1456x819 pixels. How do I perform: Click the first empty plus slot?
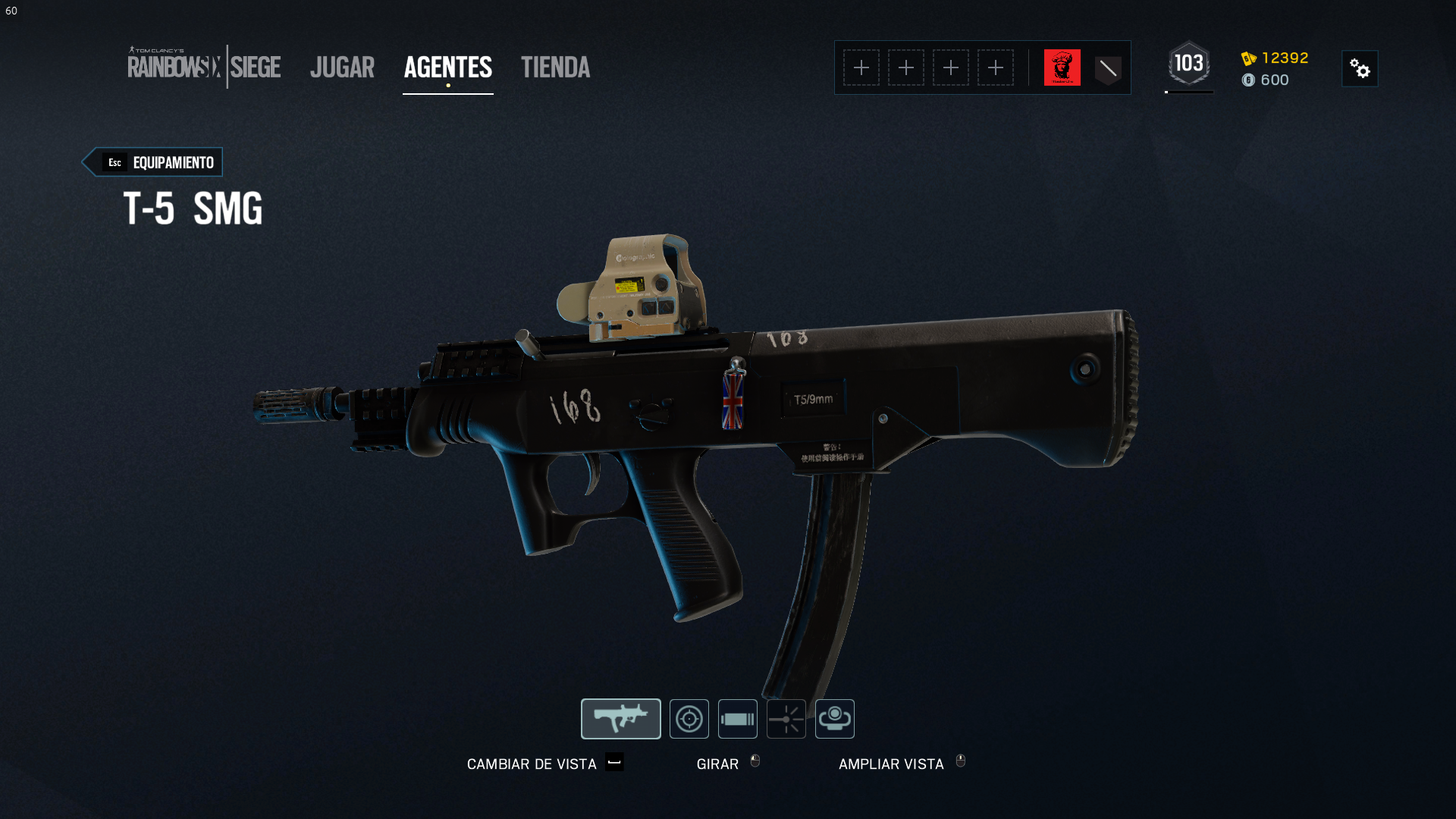tap(861, 67)
